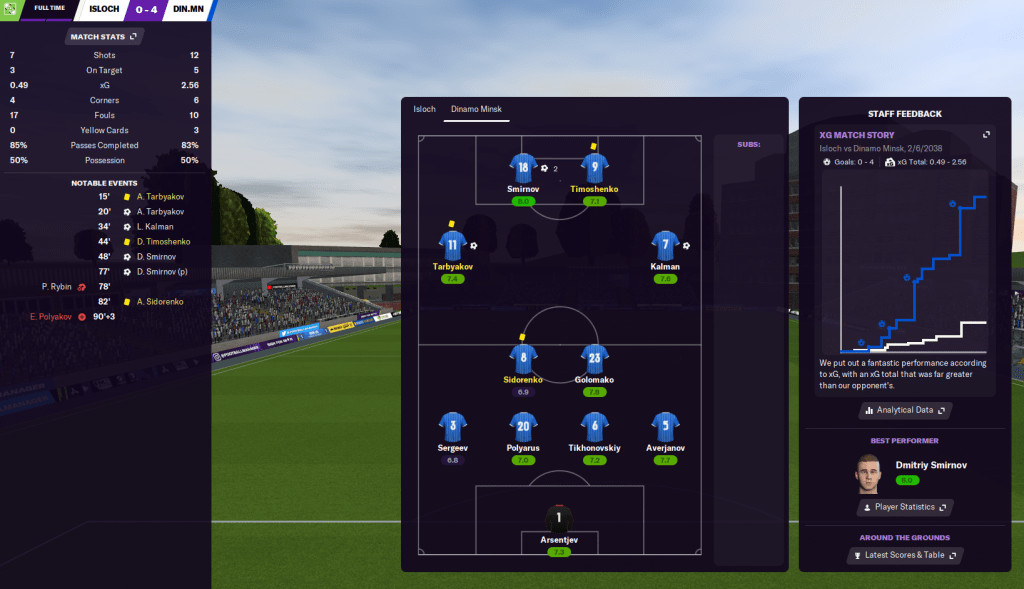Screen dimensions: 1024x589
Task: Choose Golomako's number 23 shirt
Action: pyautogui.click(x=594, y=358)
